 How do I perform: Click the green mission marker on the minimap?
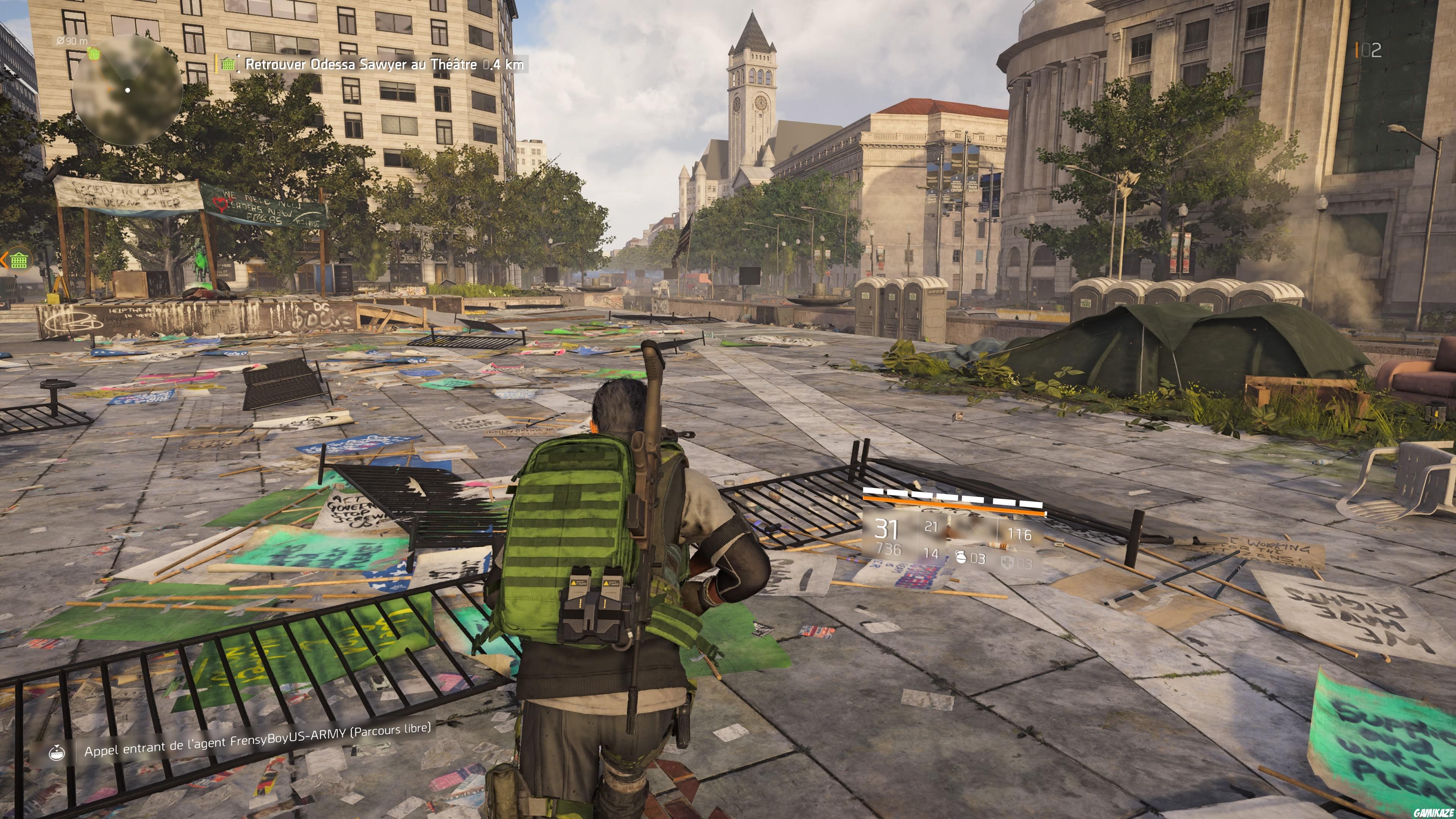[x=94, y=54]
